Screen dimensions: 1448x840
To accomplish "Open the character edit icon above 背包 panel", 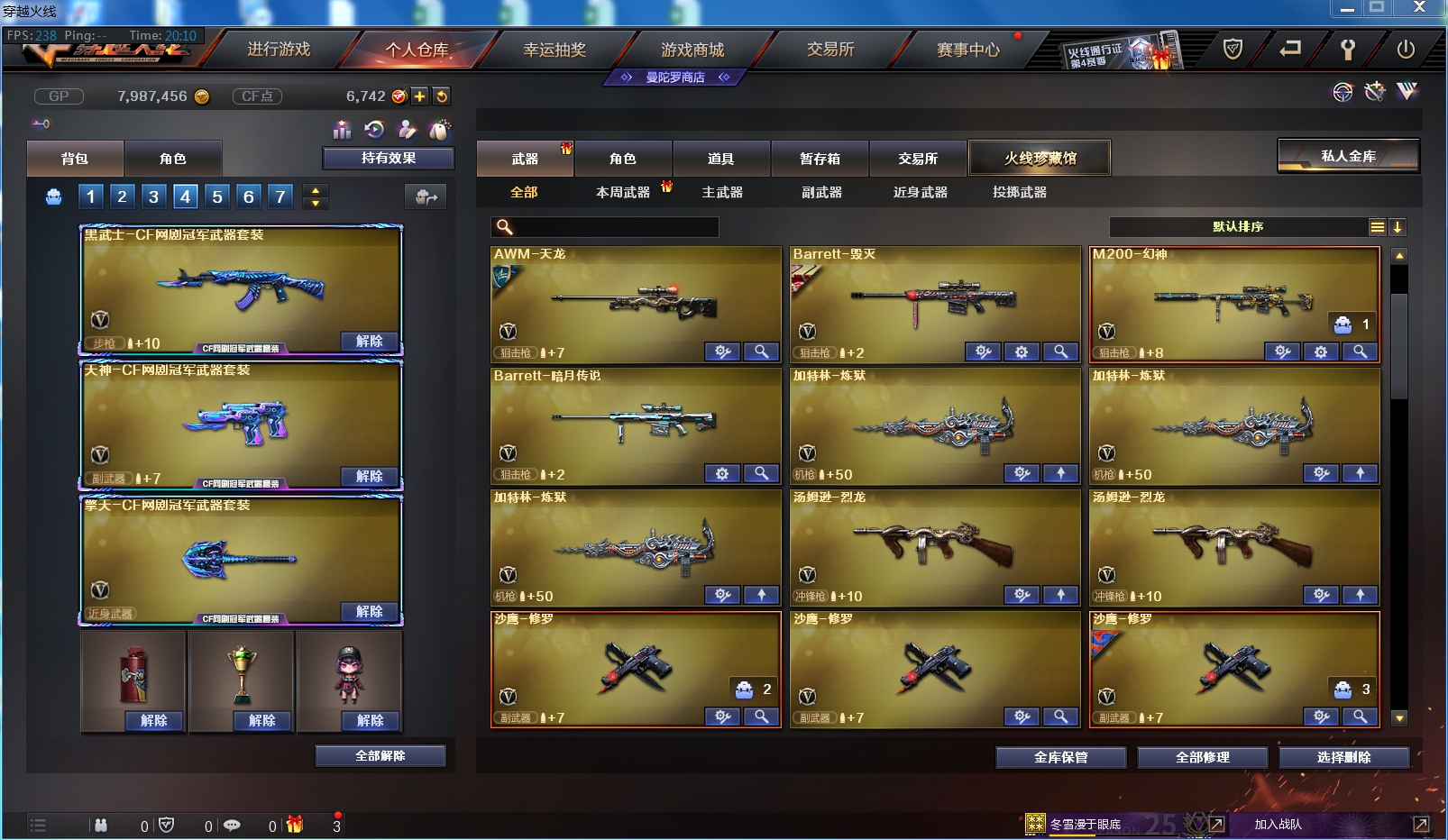I will (x=408, y=129).
